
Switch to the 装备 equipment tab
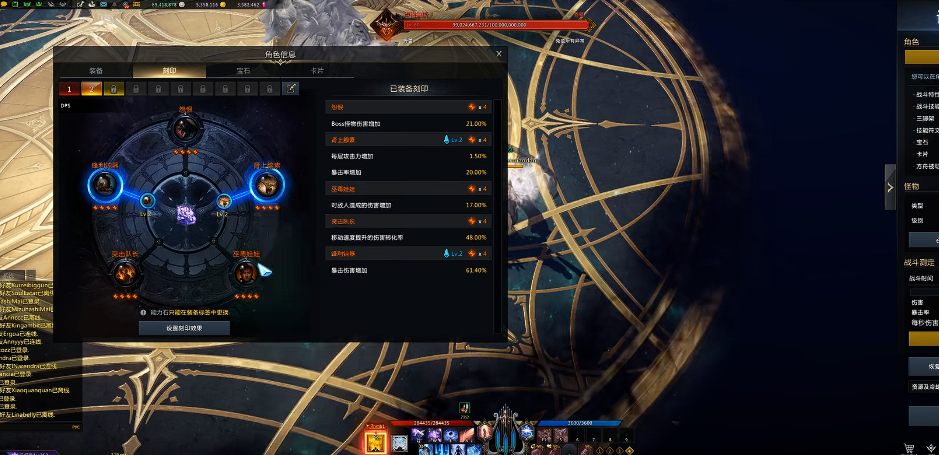pyautogui.click(x=96, y=71)
